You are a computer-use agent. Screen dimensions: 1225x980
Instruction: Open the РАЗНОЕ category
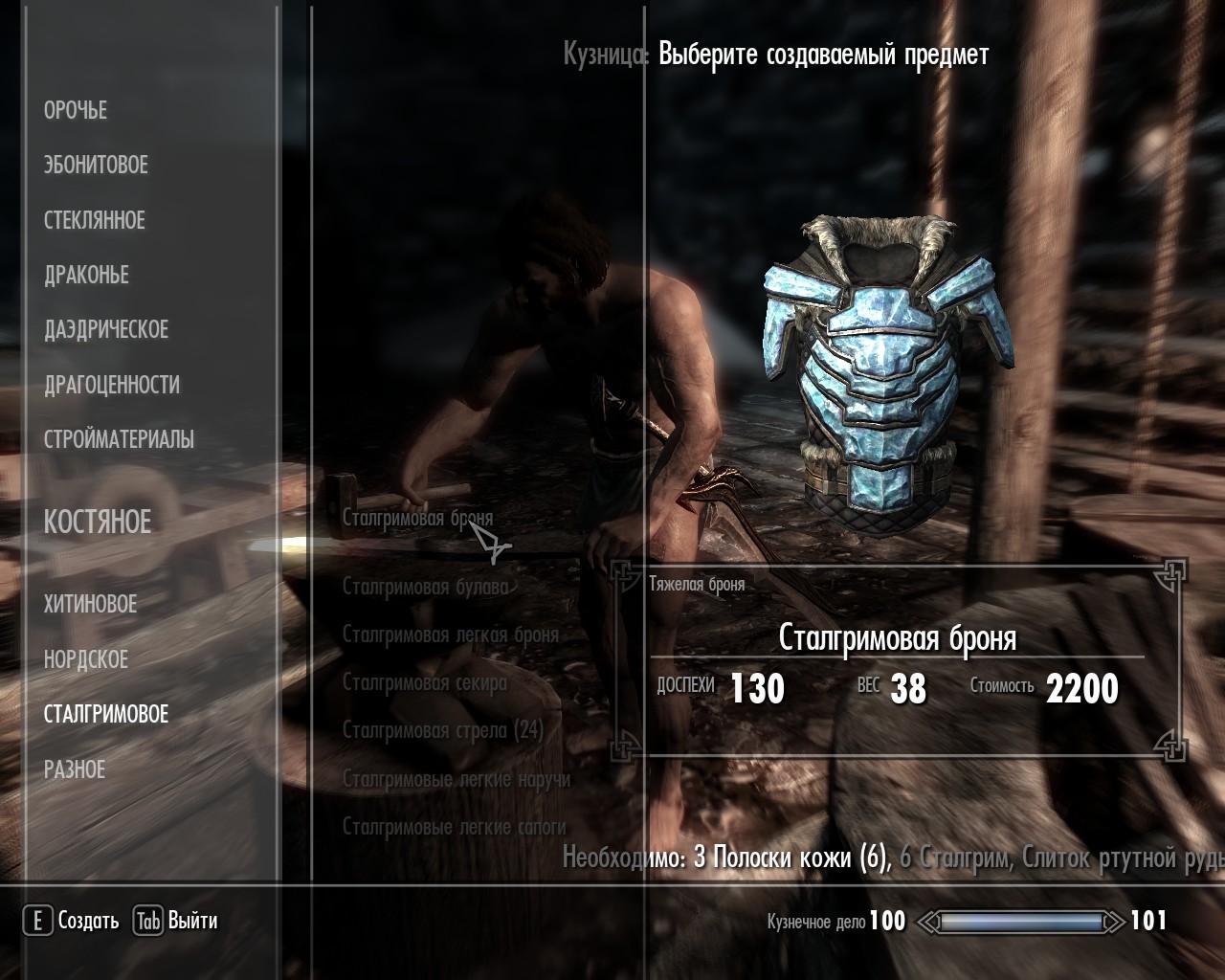[75, 769]
